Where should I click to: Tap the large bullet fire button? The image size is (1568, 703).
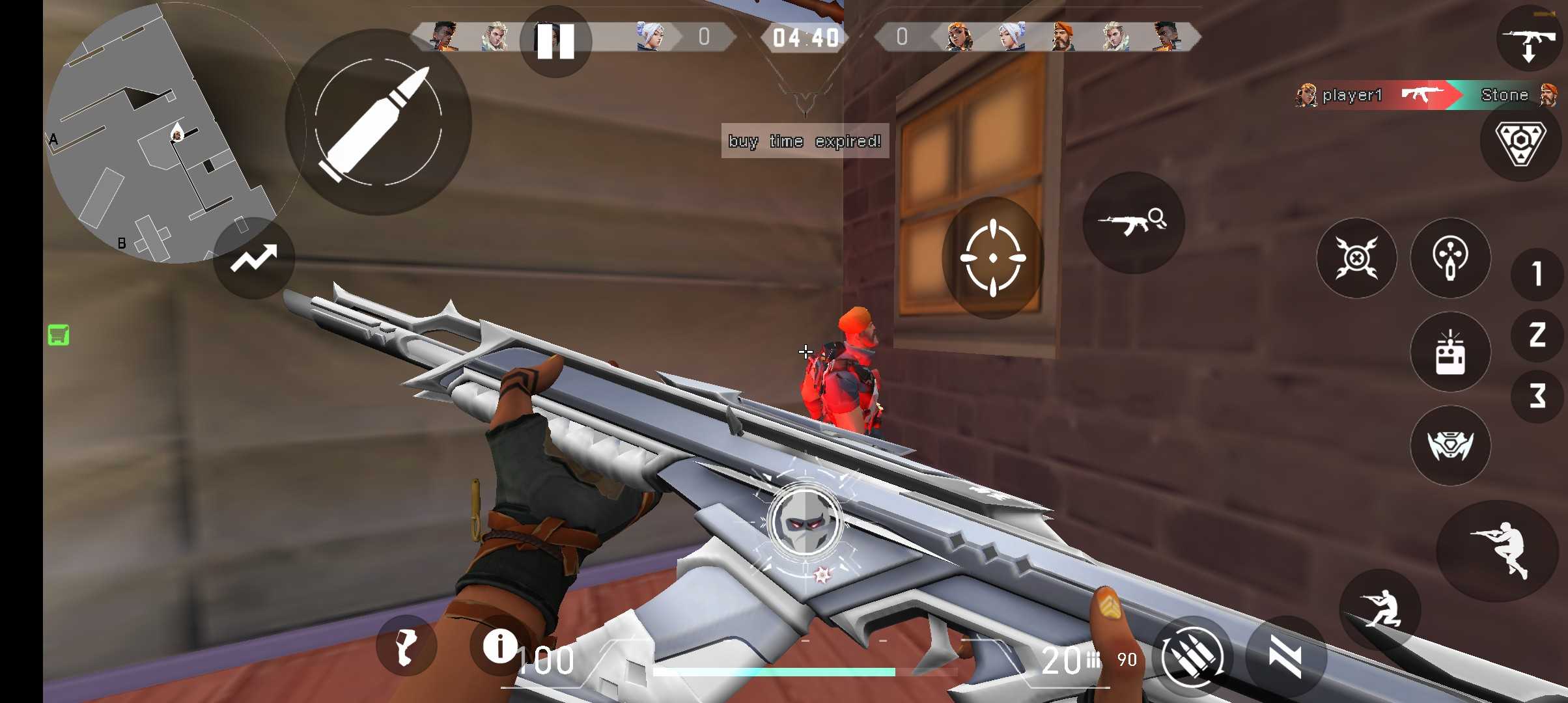378,122
